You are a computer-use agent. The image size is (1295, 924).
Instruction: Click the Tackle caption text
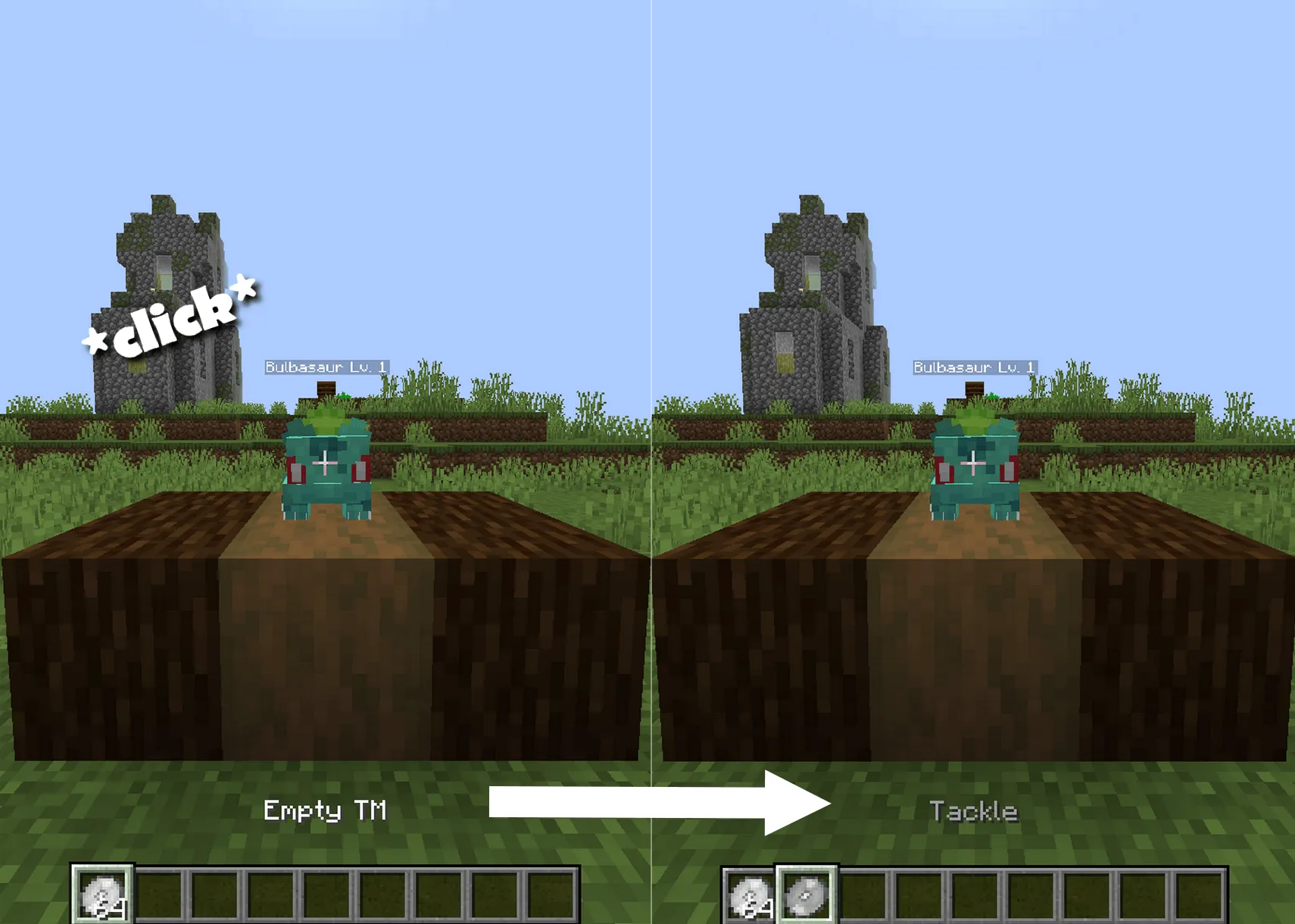[975, 809]
